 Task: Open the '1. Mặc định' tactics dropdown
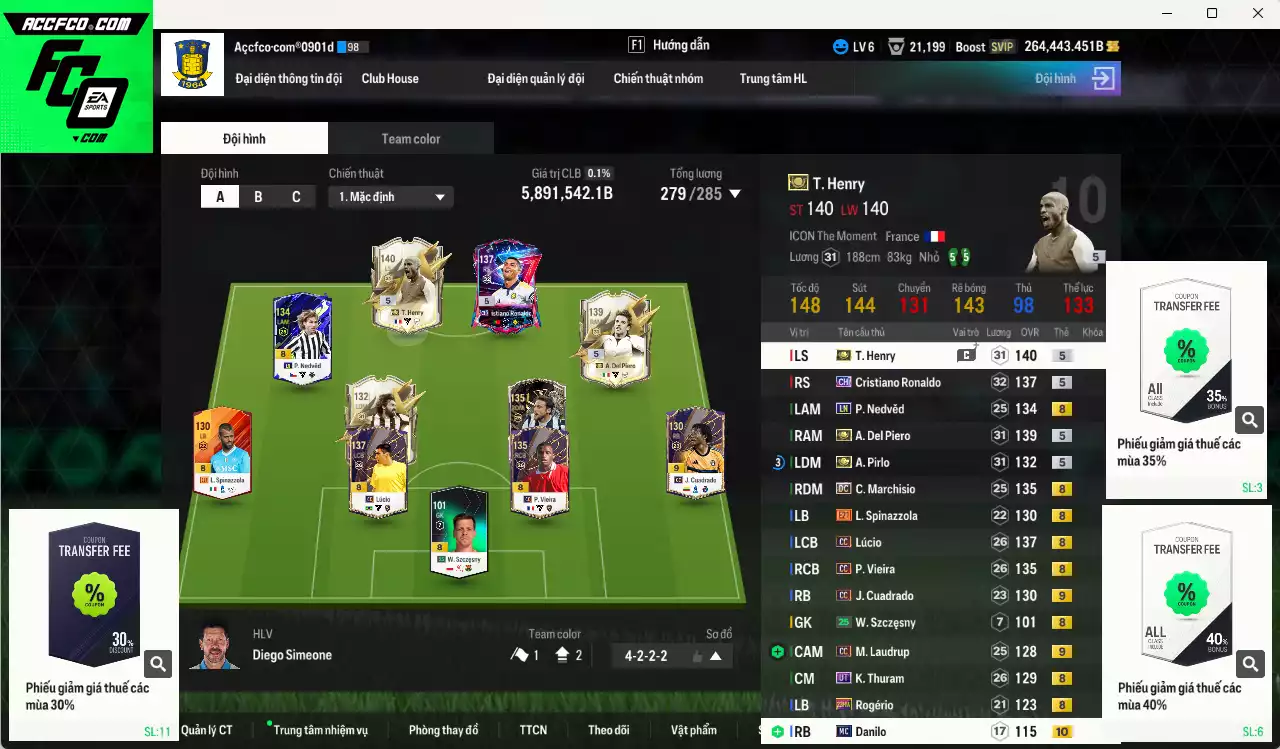[x=390, y=197]
